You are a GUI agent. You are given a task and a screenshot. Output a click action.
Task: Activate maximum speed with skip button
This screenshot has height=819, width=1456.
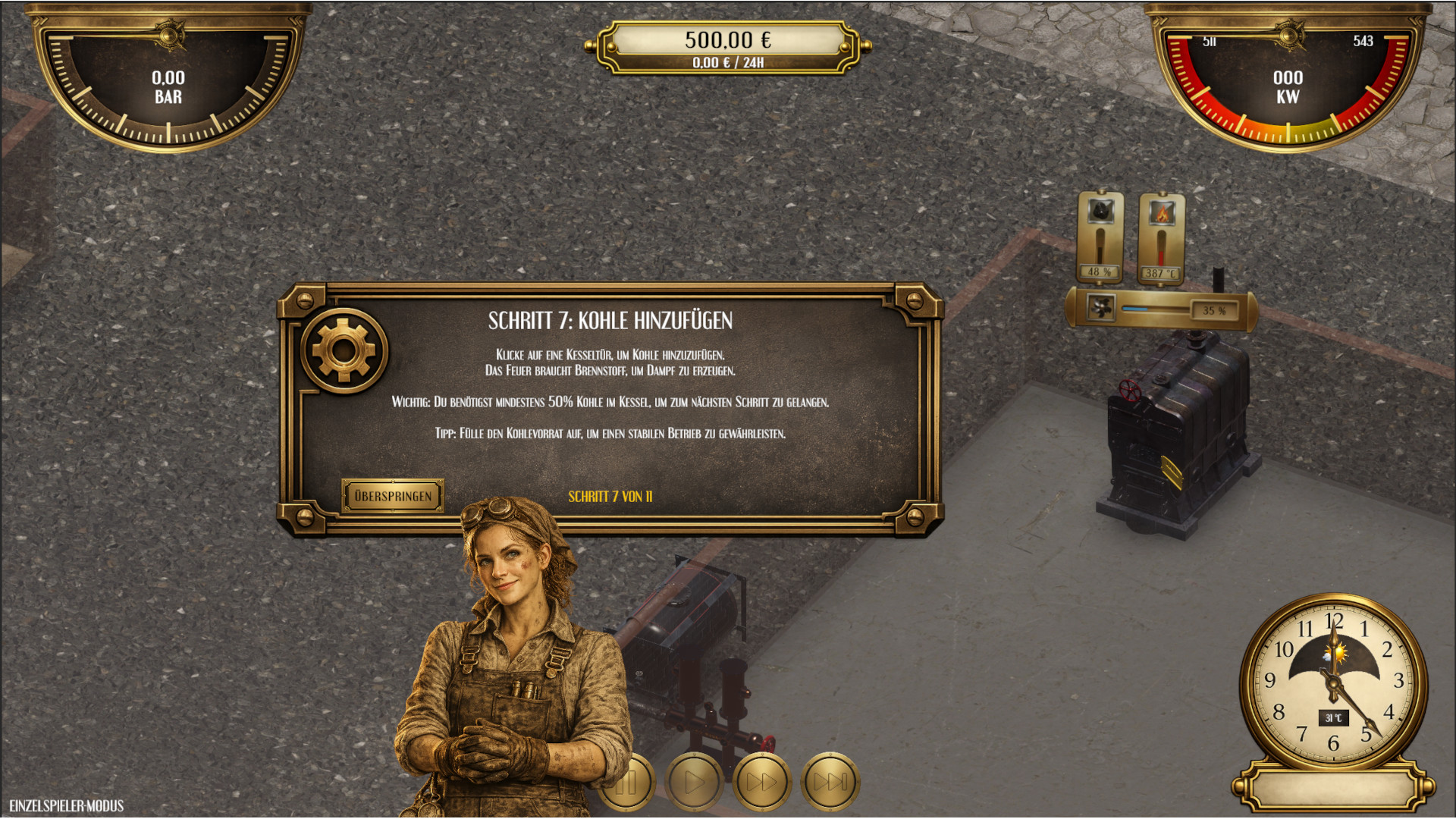tap(831, 782)
